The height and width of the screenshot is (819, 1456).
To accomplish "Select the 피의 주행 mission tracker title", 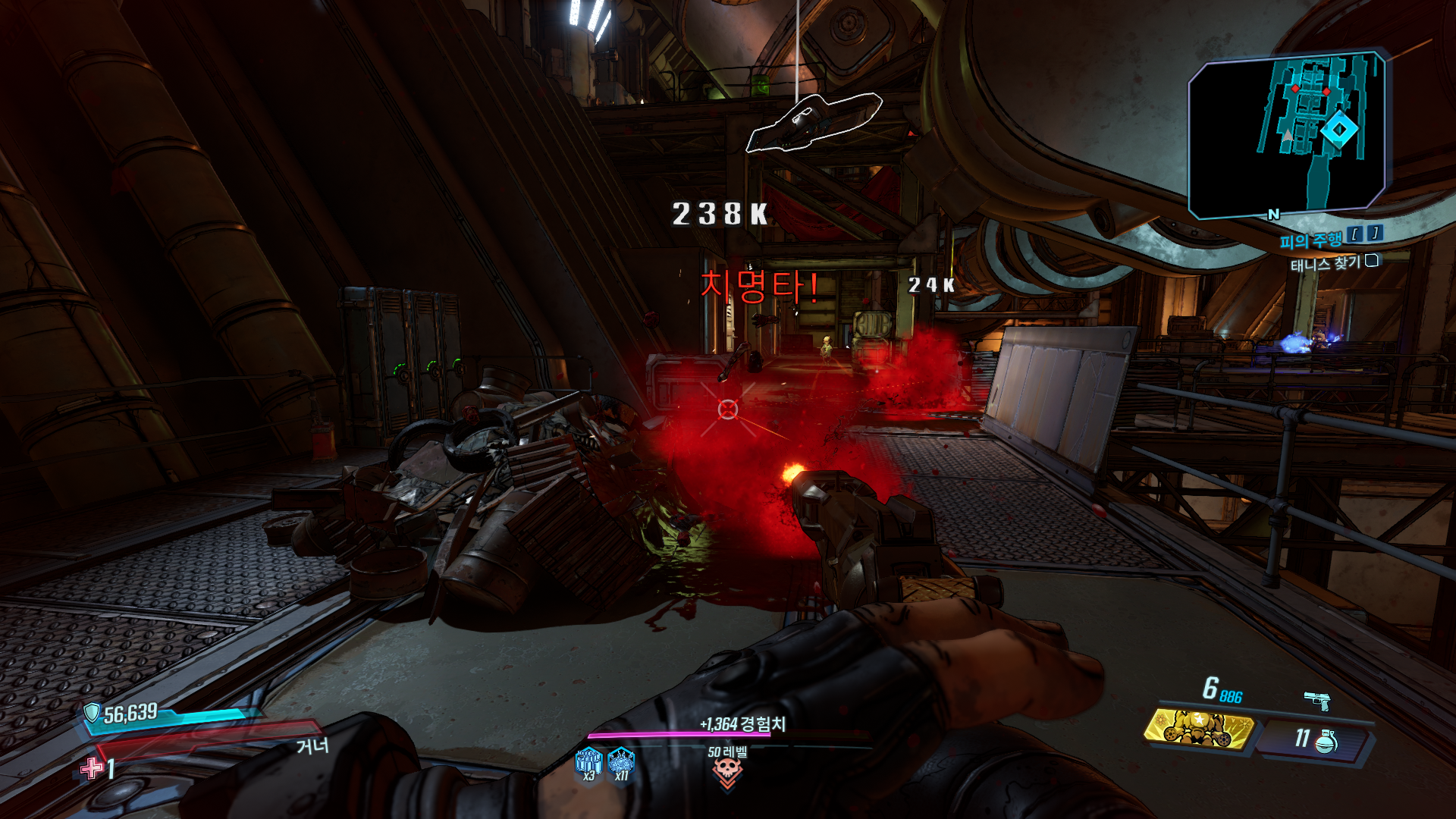I will coord(1310,241).
